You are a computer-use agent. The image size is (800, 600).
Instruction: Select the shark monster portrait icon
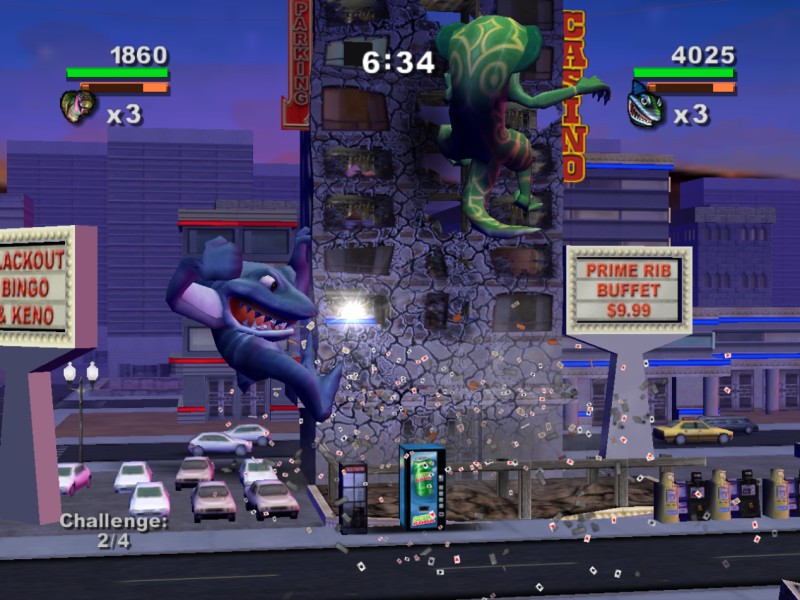pyautogui.click(x=645, y=106)
